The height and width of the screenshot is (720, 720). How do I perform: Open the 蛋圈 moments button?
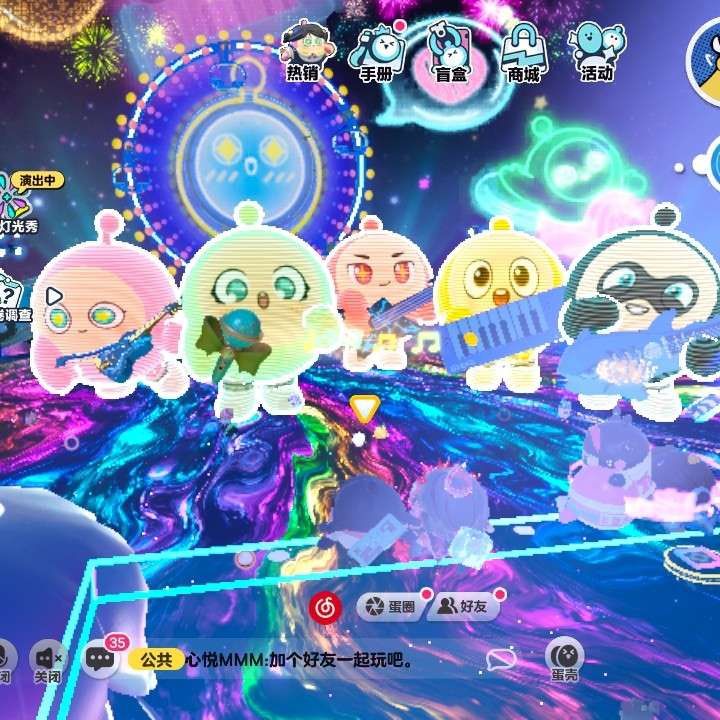click(x=391, y=607)
